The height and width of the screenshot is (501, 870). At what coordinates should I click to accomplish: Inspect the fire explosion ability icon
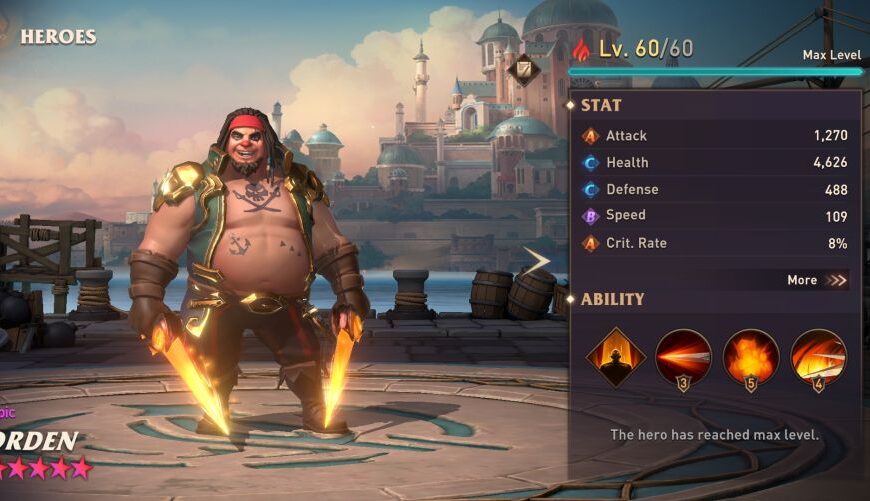pyautogui.click(x=751, y=357)
